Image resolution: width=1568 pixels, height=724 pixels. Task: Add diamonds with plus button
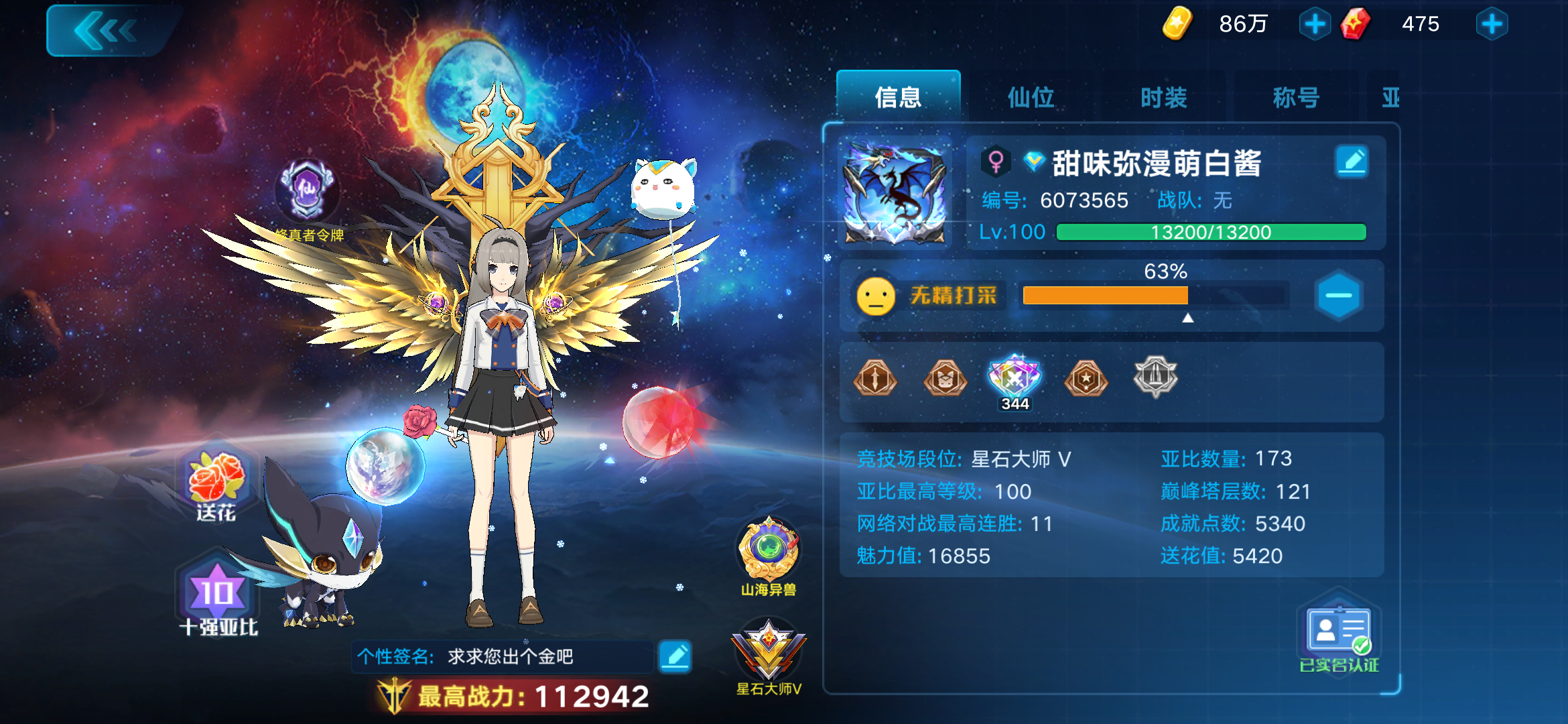click(1492, 24)
